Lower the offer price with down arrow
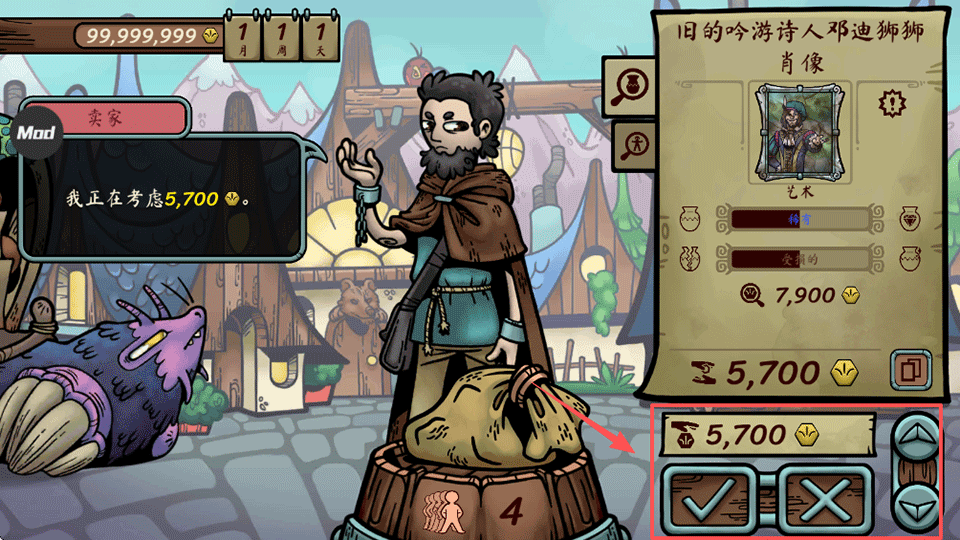Viewport: 960px width, 540px height. (914, 503)
